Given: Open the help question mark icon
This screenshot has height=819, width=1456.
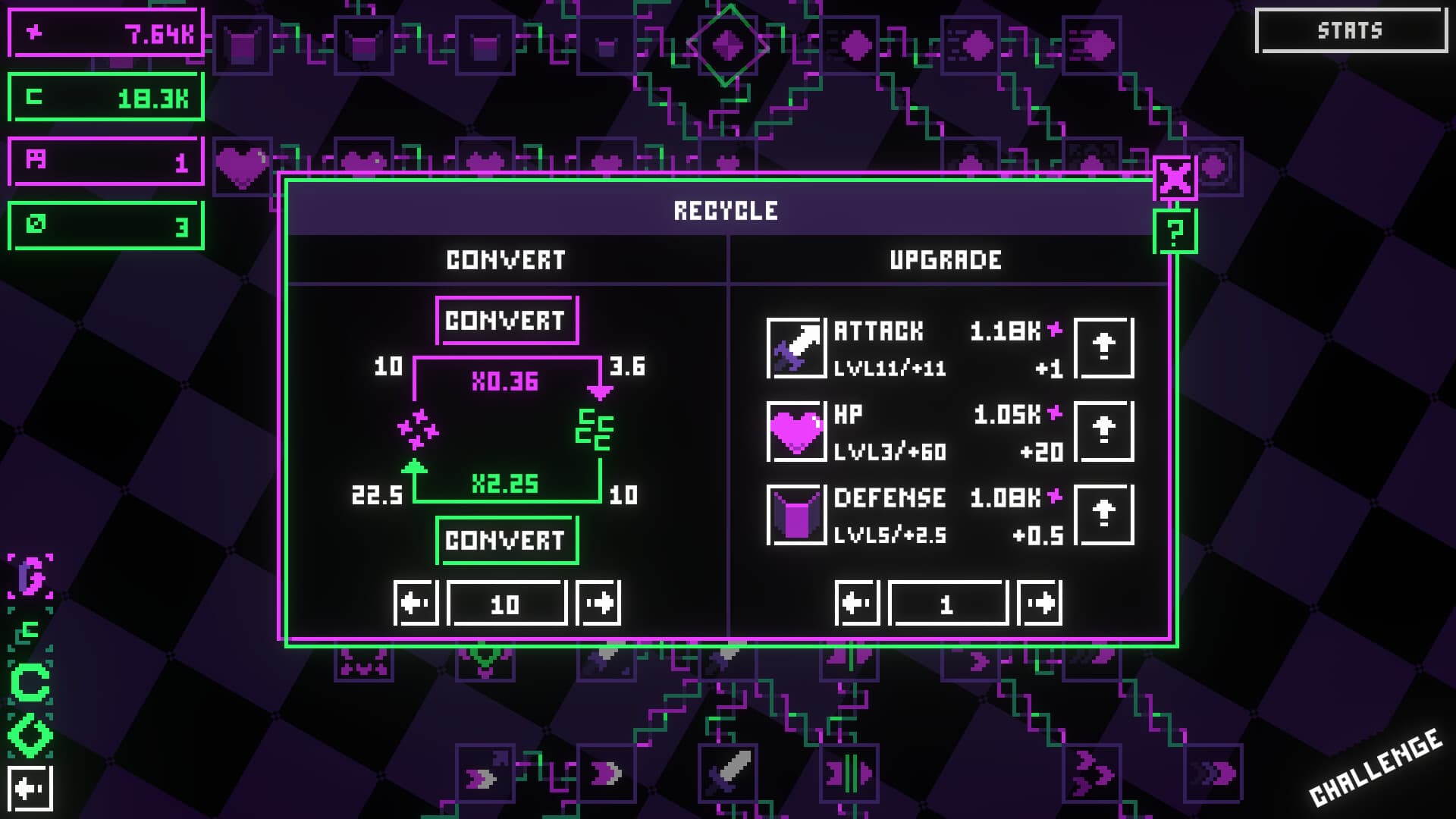Looking at the screenshot, I should click(1175, 231).
